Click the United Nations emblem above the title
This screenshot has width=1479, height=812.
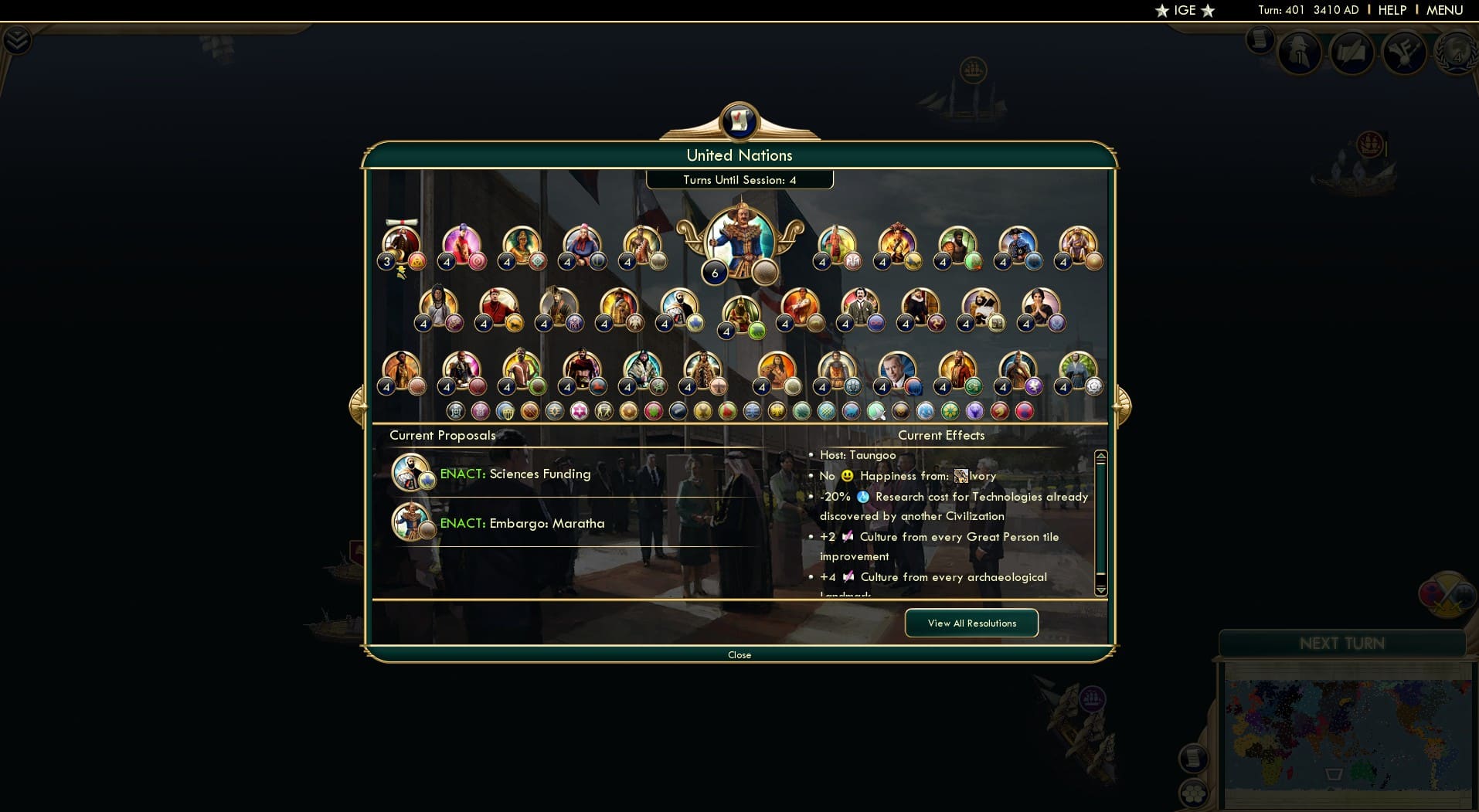739,121
